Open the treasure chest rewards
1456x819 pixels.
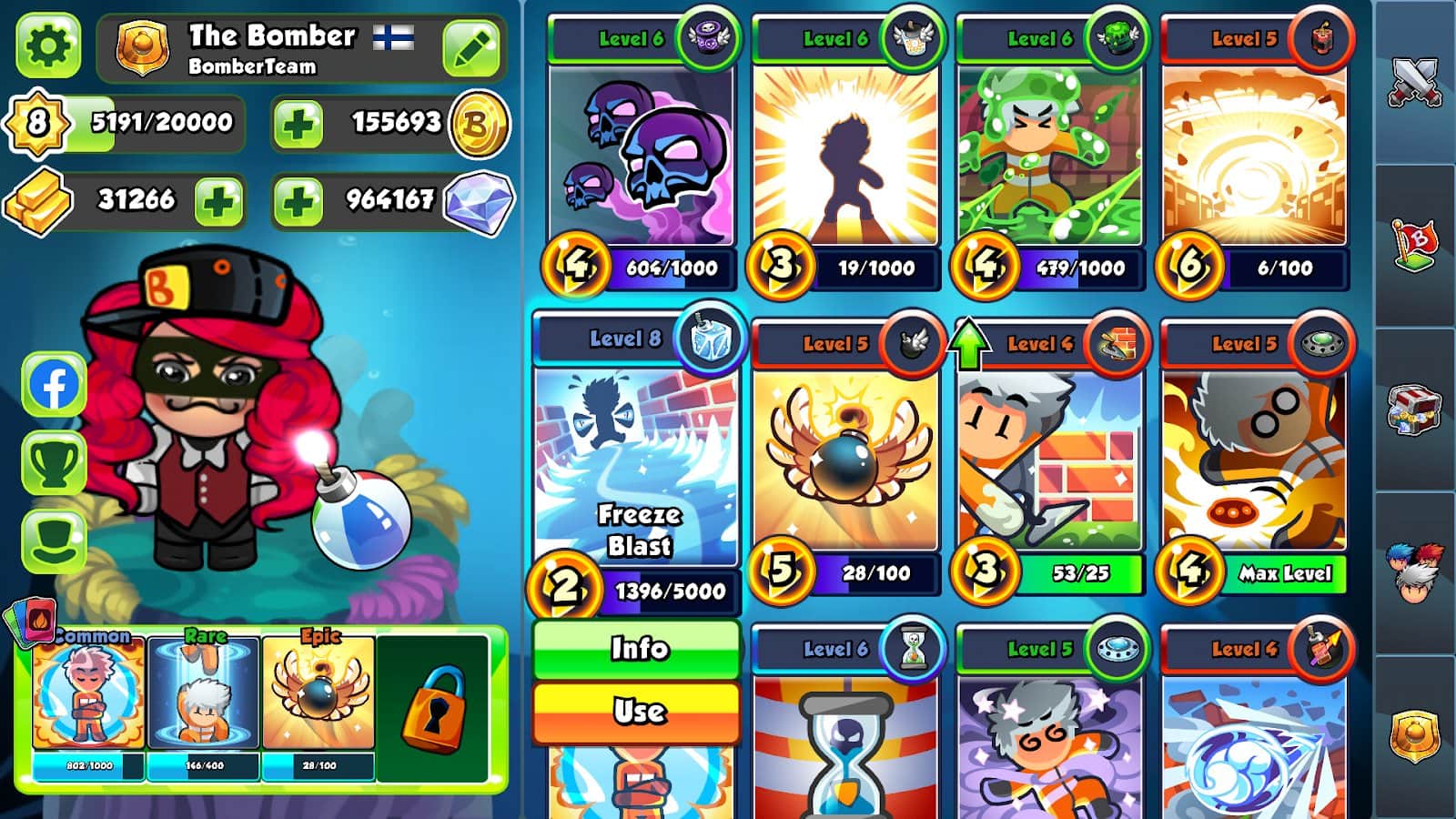pos(1415,409)
